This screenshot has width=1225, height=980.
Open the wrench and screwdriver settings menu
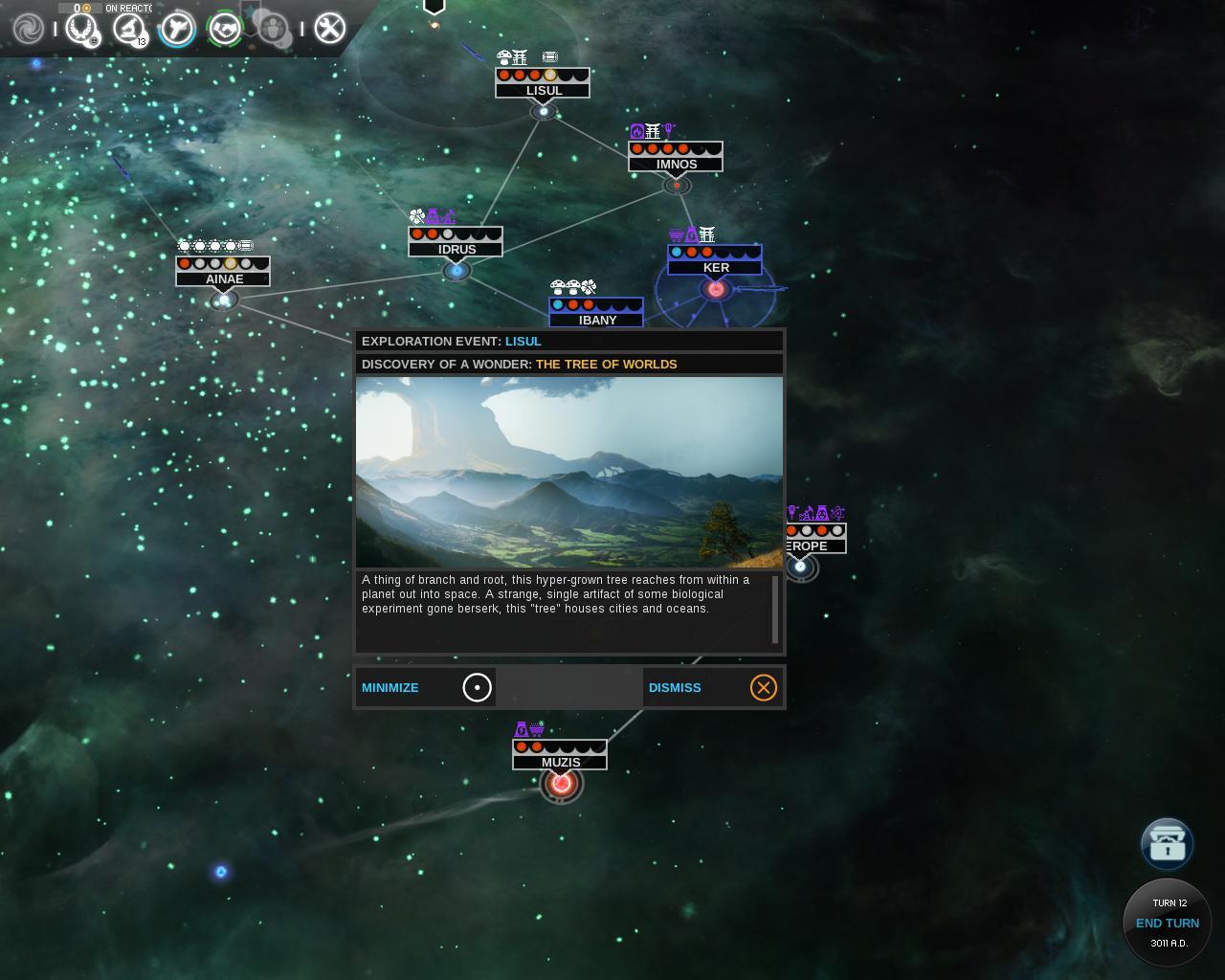329,29
